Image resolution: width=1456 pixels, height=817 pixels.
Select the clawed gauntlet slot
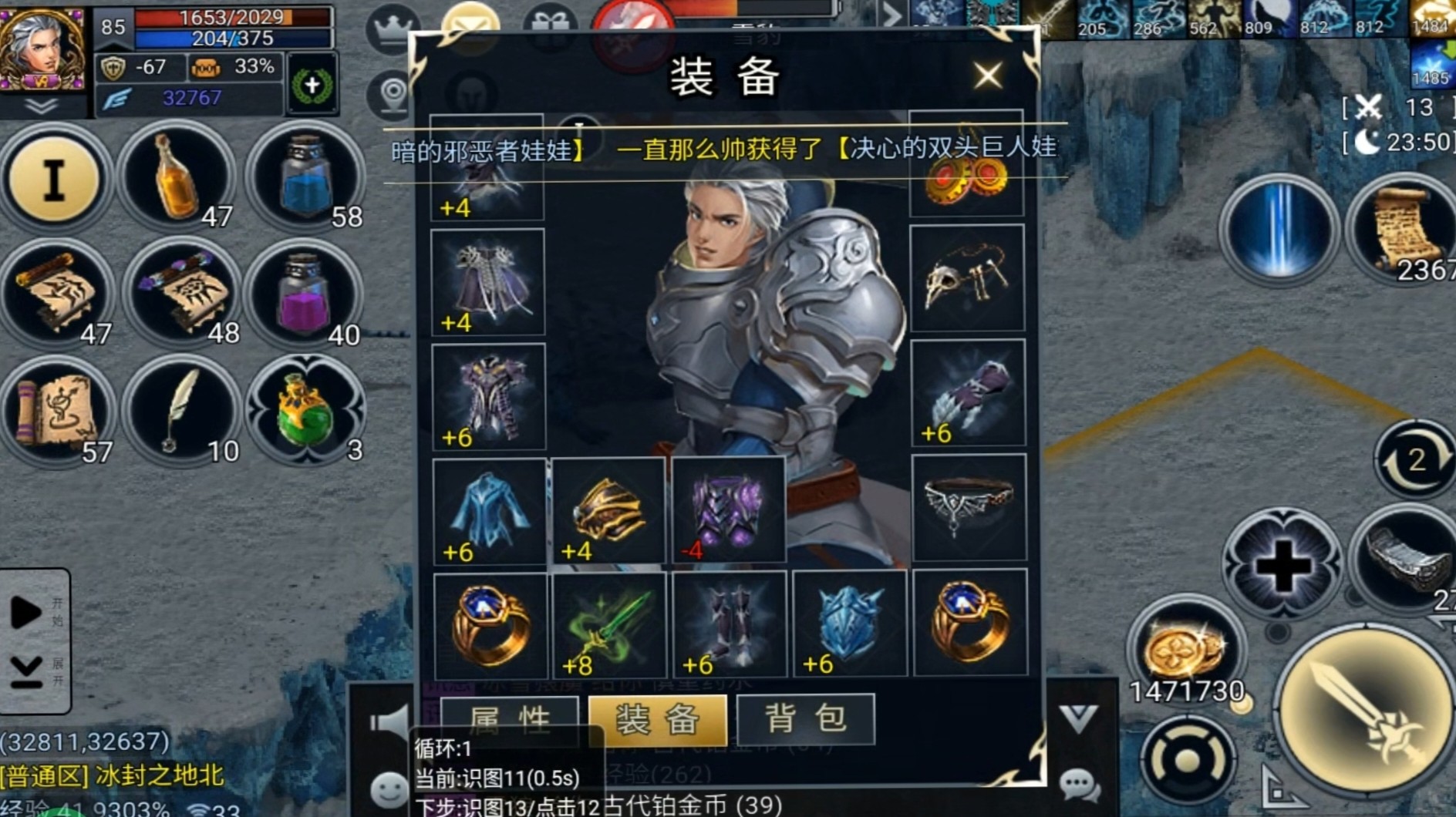coord(968,393)
